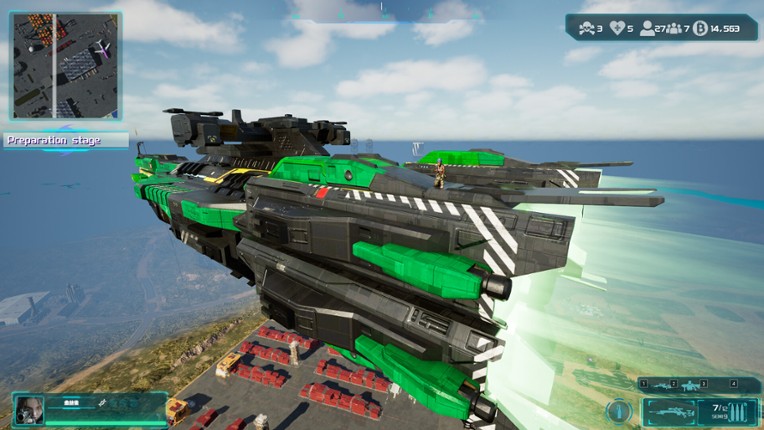Click the skull and crossbones kills icon
The image size is (764, 430).
click(x=585, y=28)
